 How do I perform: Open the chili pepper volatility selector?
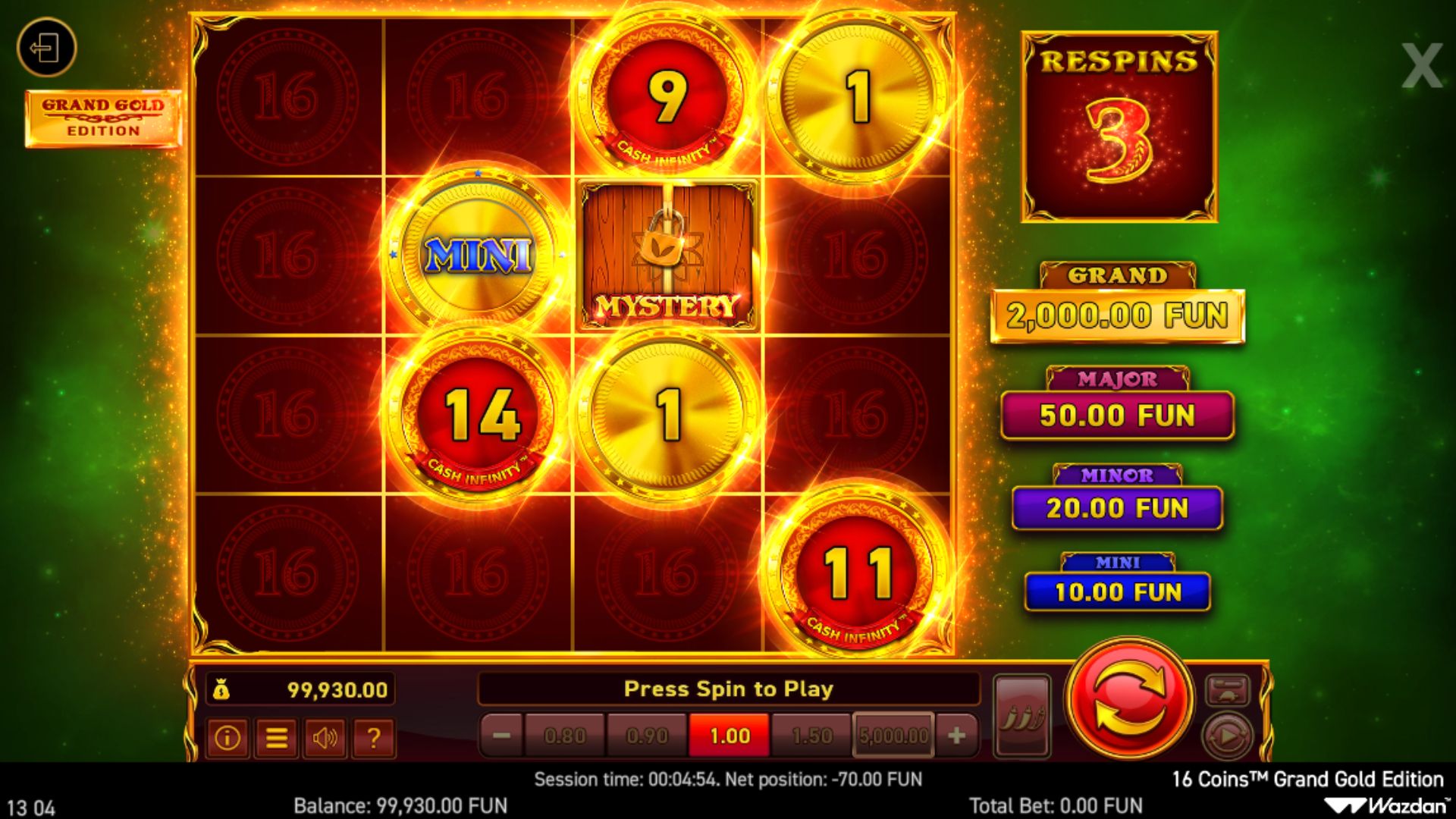pyautogui.click(x=1021, y=716)
